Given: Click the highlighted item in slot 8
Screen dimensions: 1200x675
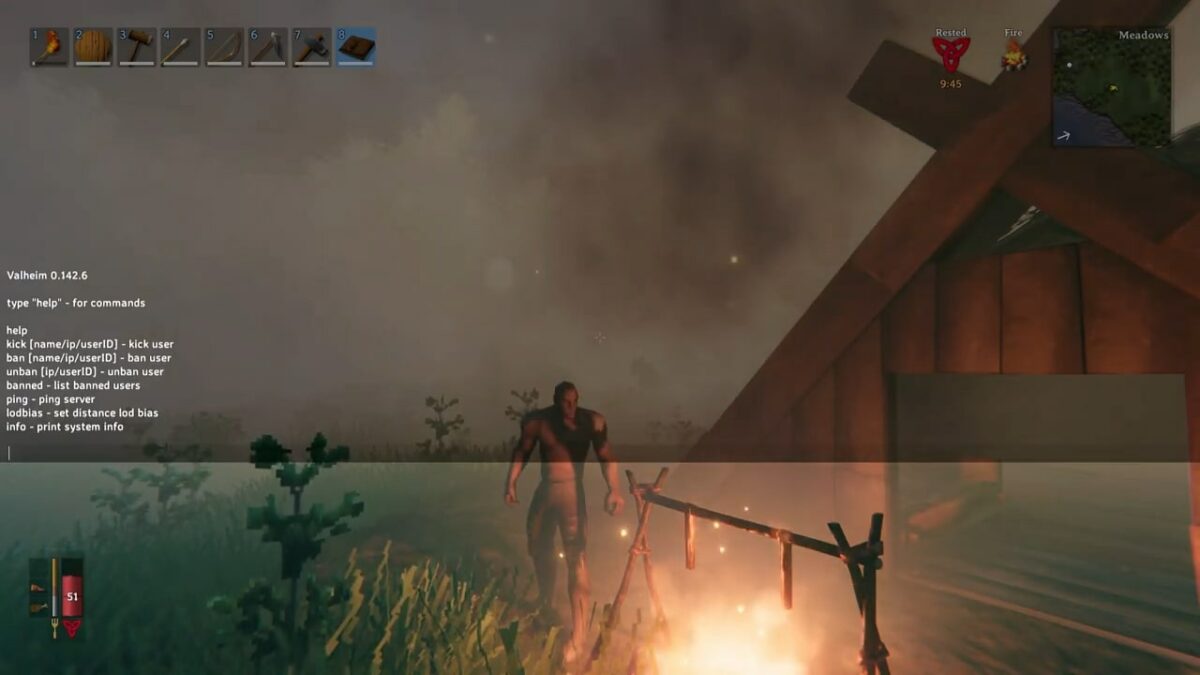Looking at the screenshot, I should [356, 47].
